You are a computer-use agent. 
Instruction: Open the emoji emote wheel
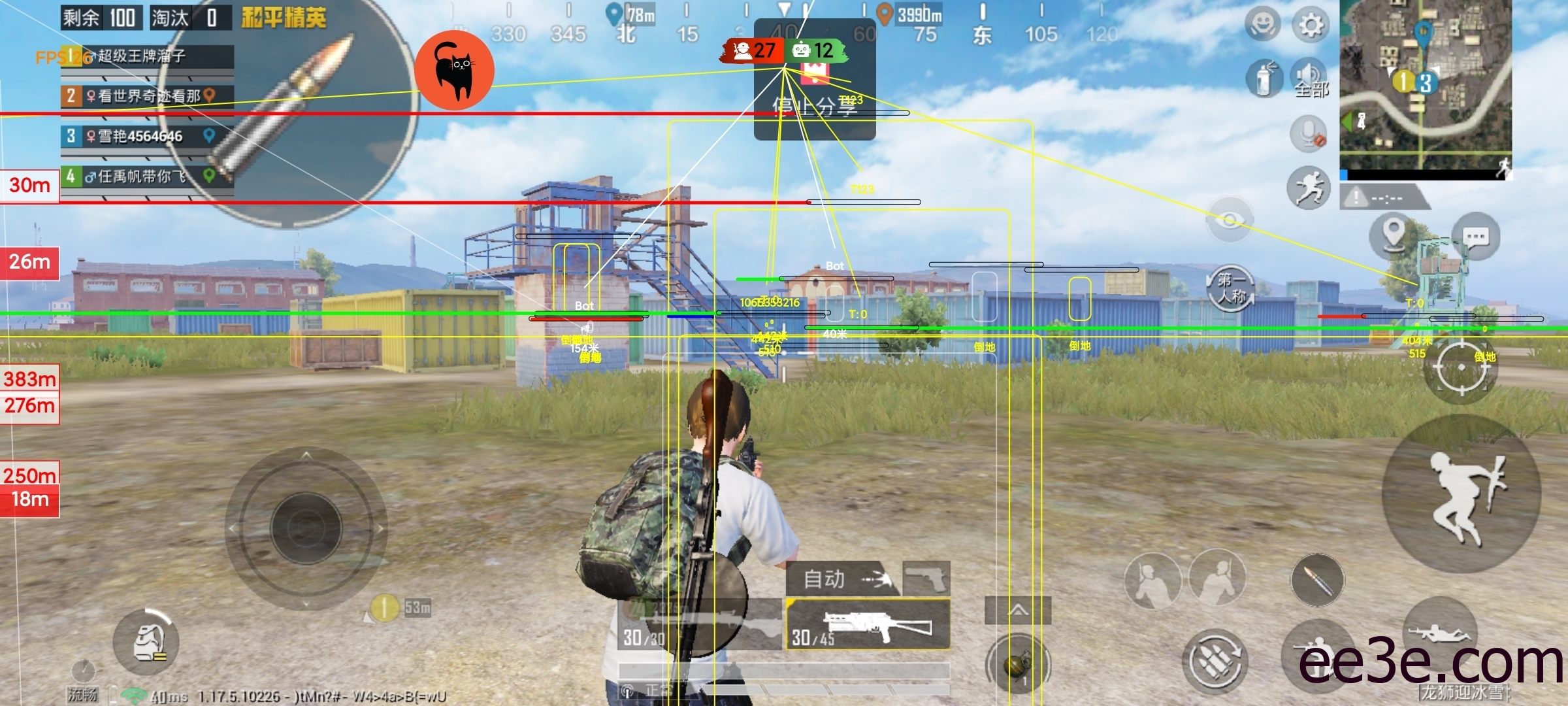point(1262,24)
